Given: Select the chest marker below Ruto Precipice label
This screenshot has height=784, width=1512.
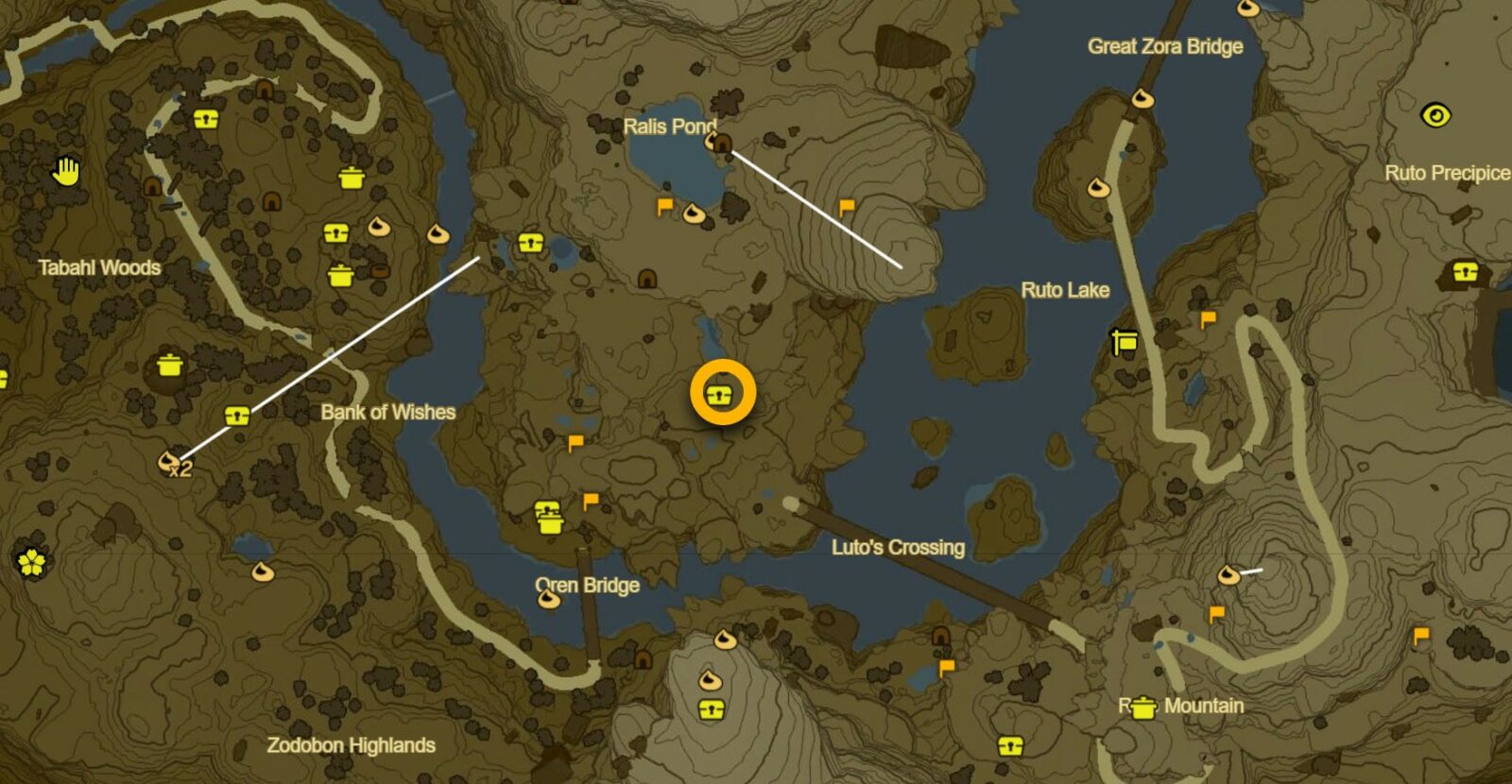Looking at the screenshot, I should point(1464,273).
